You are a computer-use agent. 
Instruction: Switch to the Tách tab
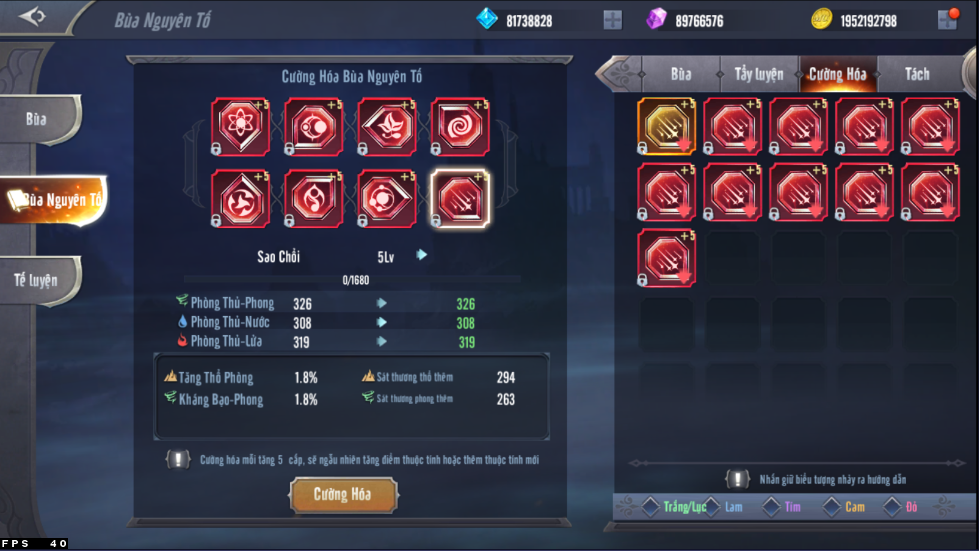pyautogui.click(x=916, y=74)
